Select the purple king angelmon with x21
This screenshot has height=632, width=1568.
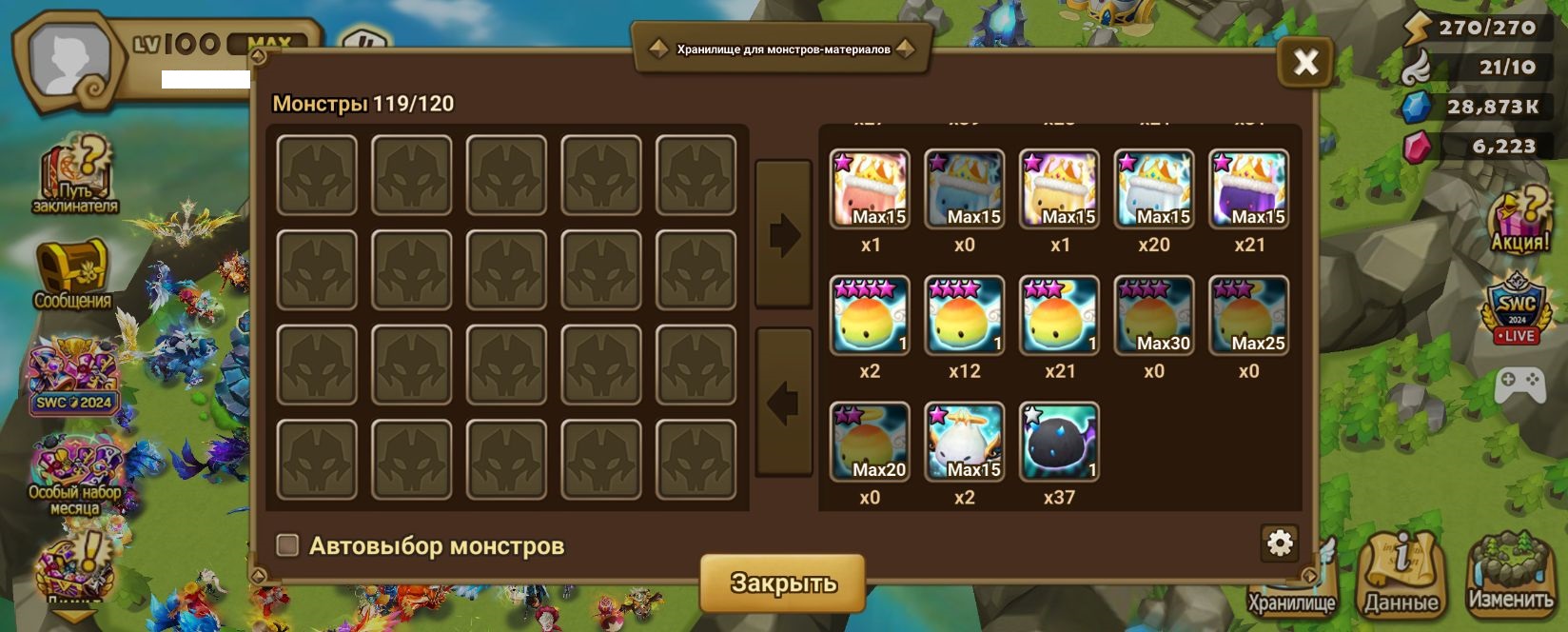point(1248,189)
